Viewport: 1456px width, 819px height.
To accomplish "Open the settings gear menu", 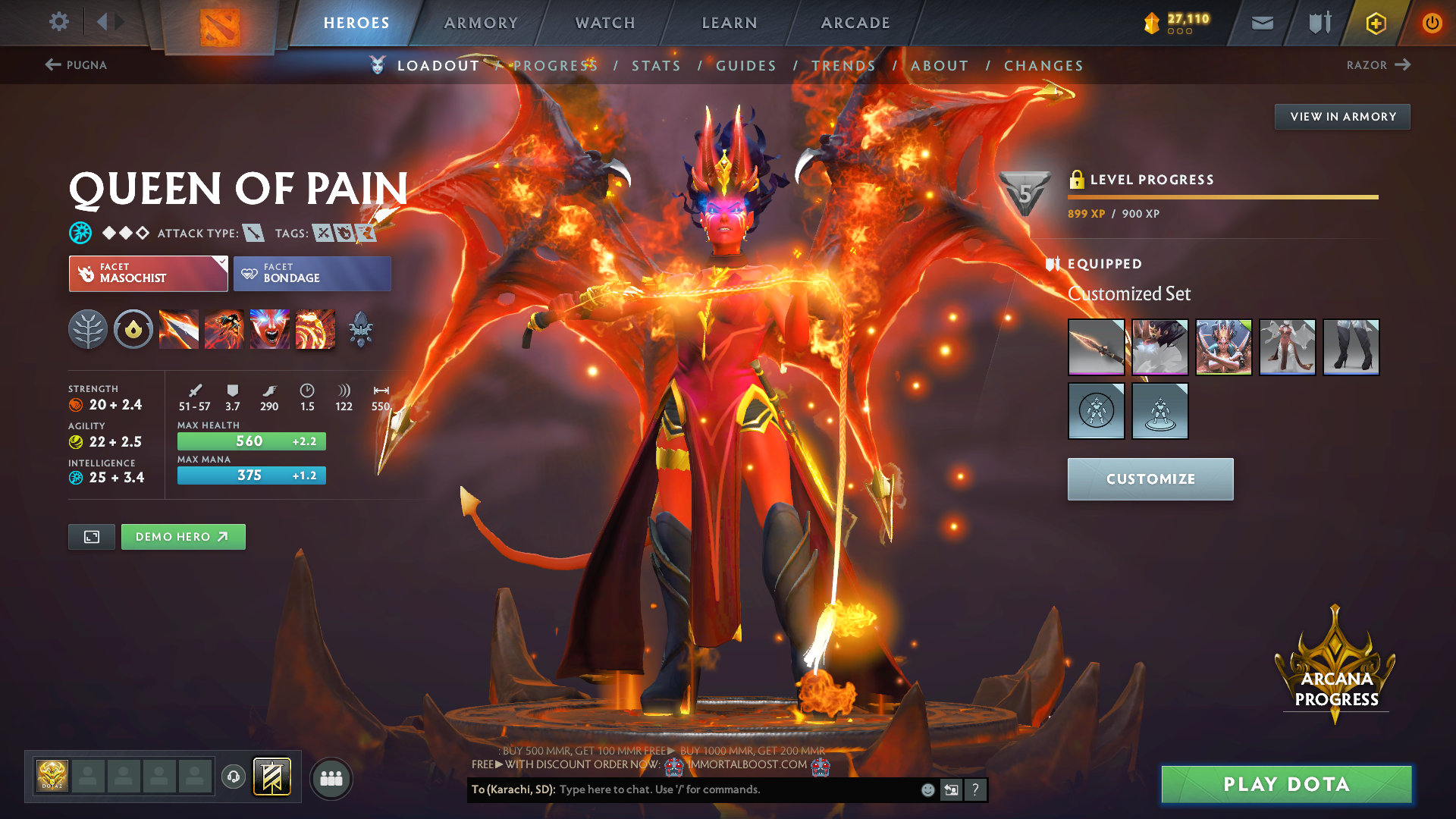I will [58, 22].
